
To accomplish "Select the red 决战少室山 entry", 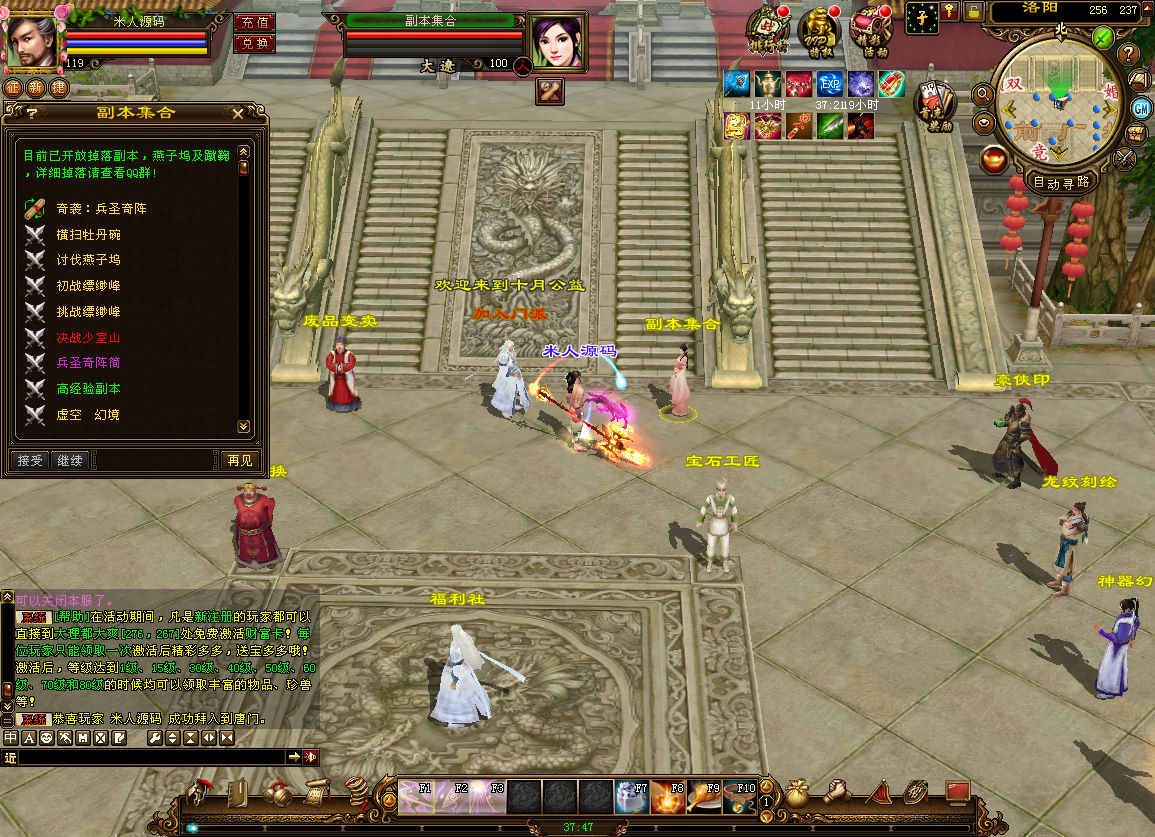I will (x=88, y=337).
